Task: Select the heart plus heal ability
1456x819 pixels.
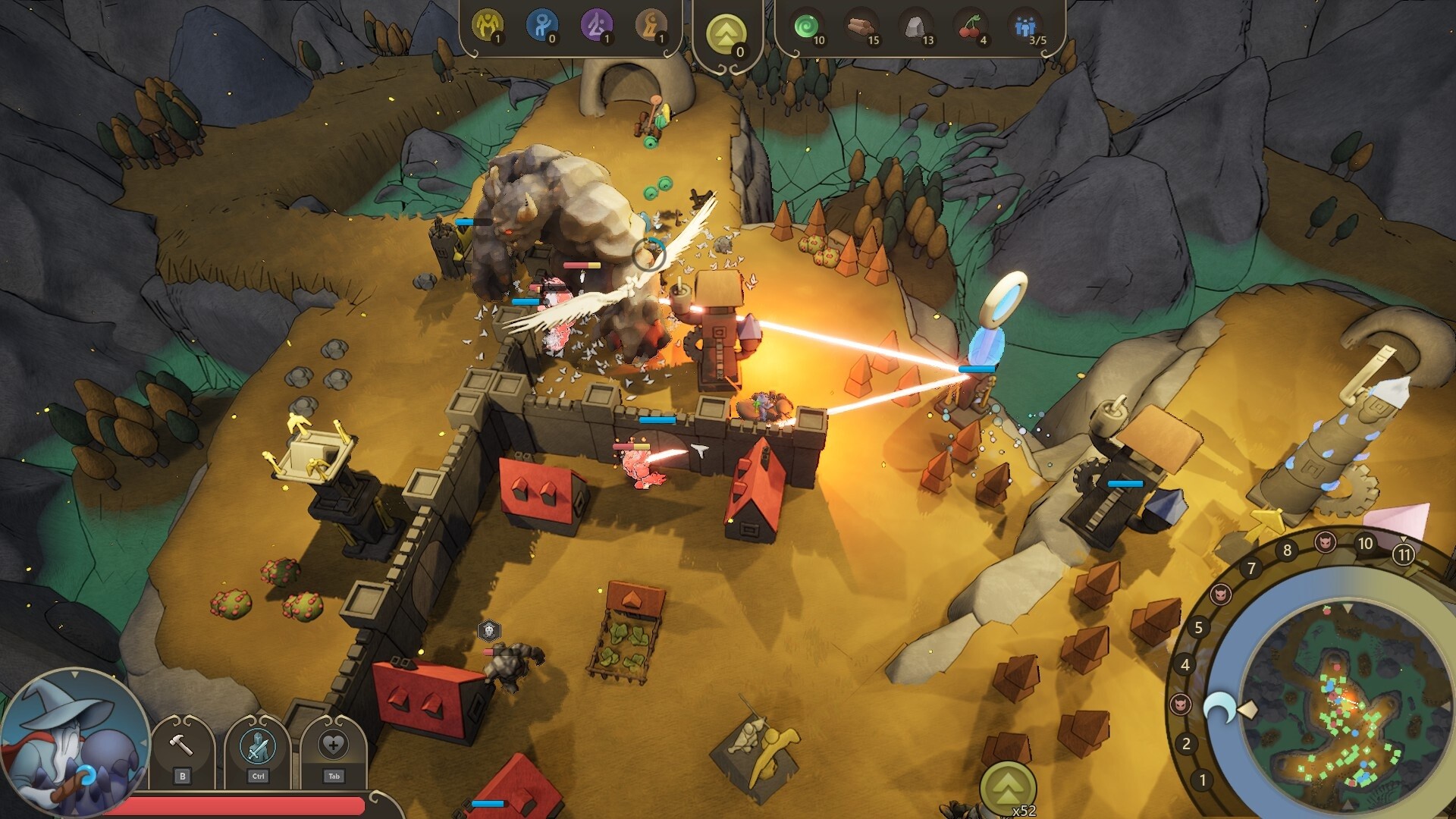Action: point(334,746)
